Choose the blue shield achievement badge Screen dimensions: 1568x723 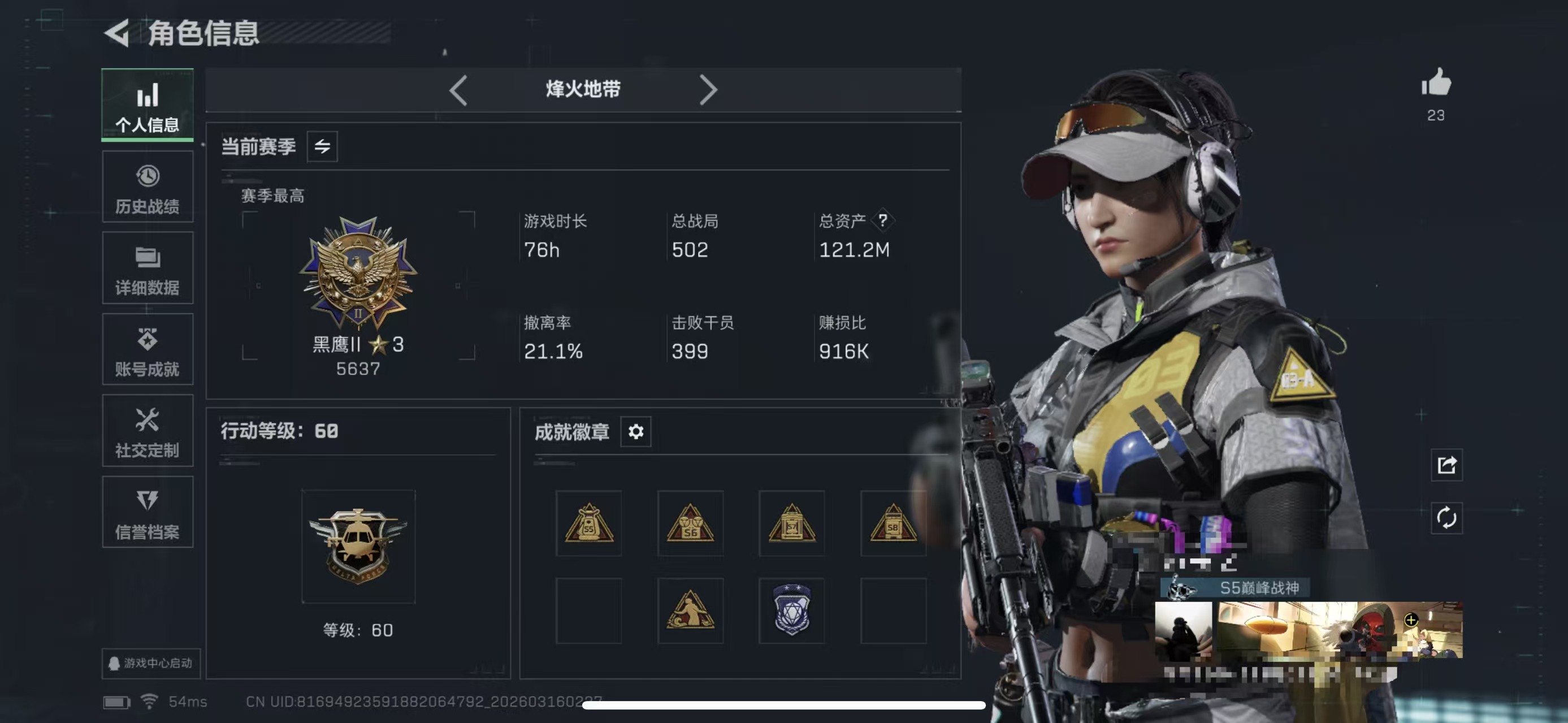[791, 611]
